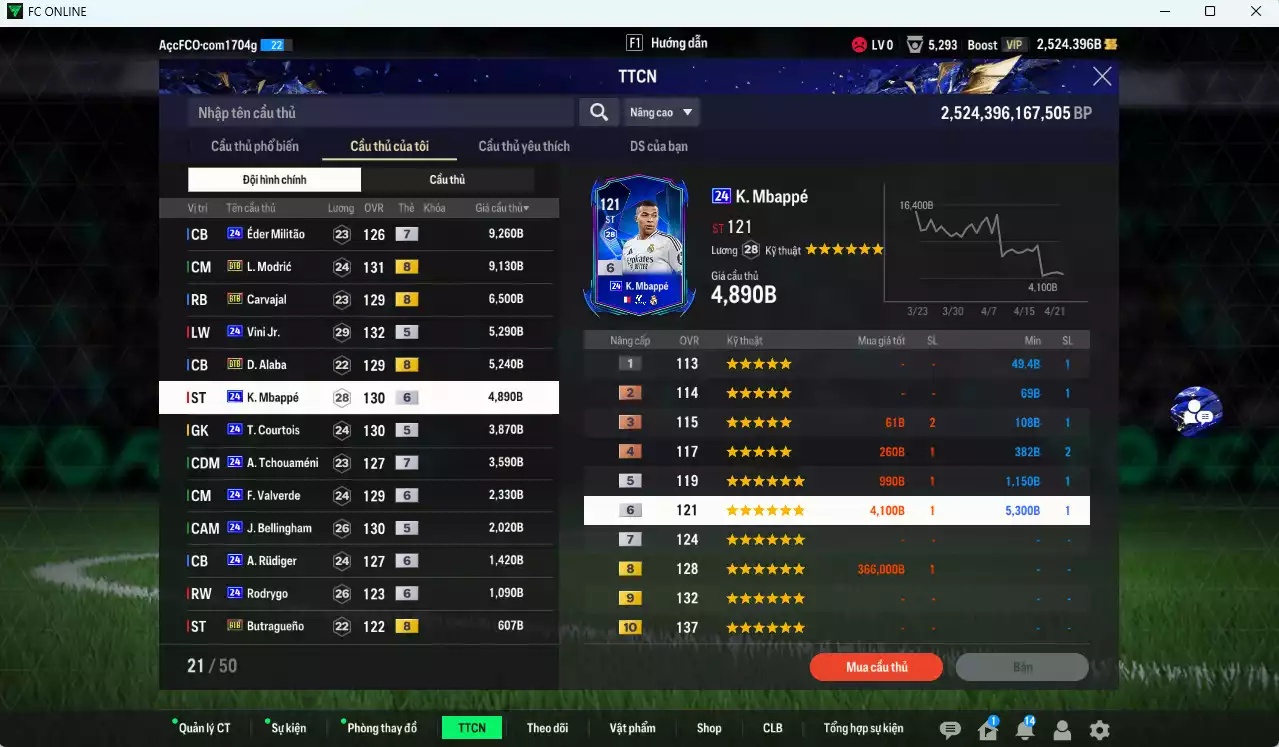Open the gear settings icon

[x=1099, y=730]
